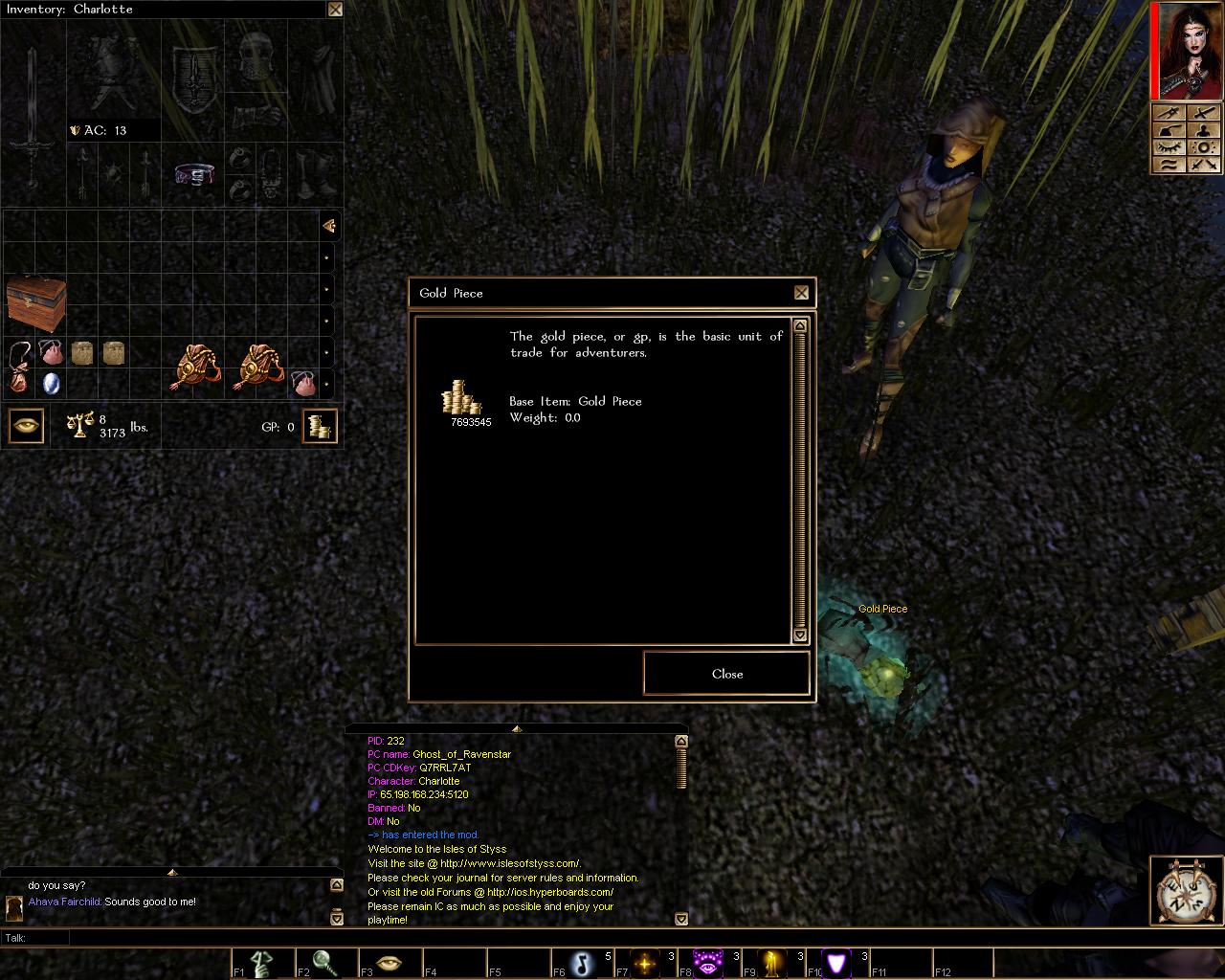The height and width of the screenshot is (980, 1225).
Task: Click the Close button in the dialog
Action: [726, 674]
